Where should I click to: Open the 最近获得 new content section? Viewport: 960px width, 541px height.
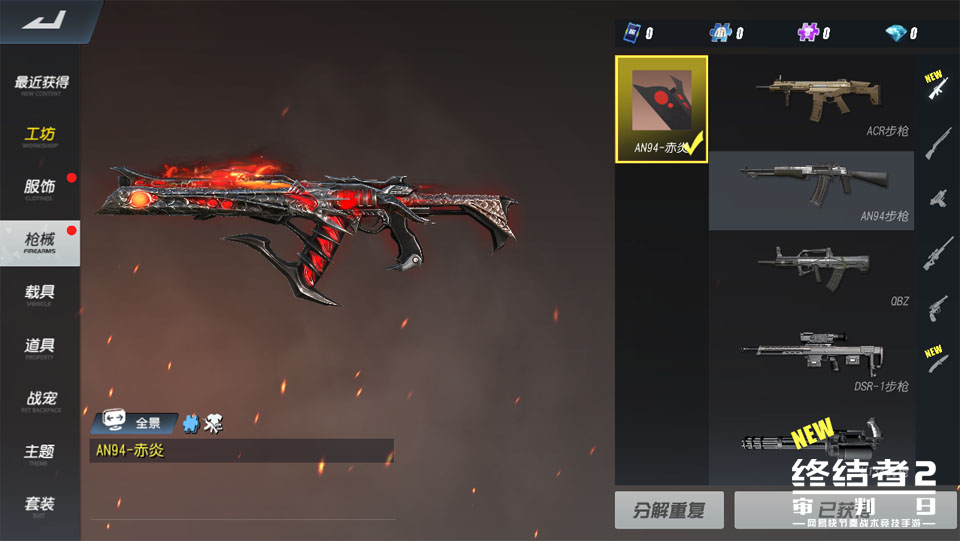coord(41,84)
